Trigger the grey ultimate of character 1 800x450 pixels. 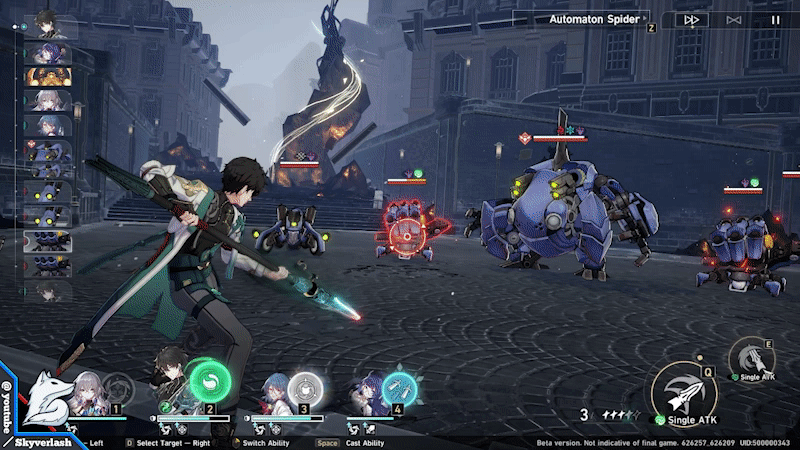[116, 387]
